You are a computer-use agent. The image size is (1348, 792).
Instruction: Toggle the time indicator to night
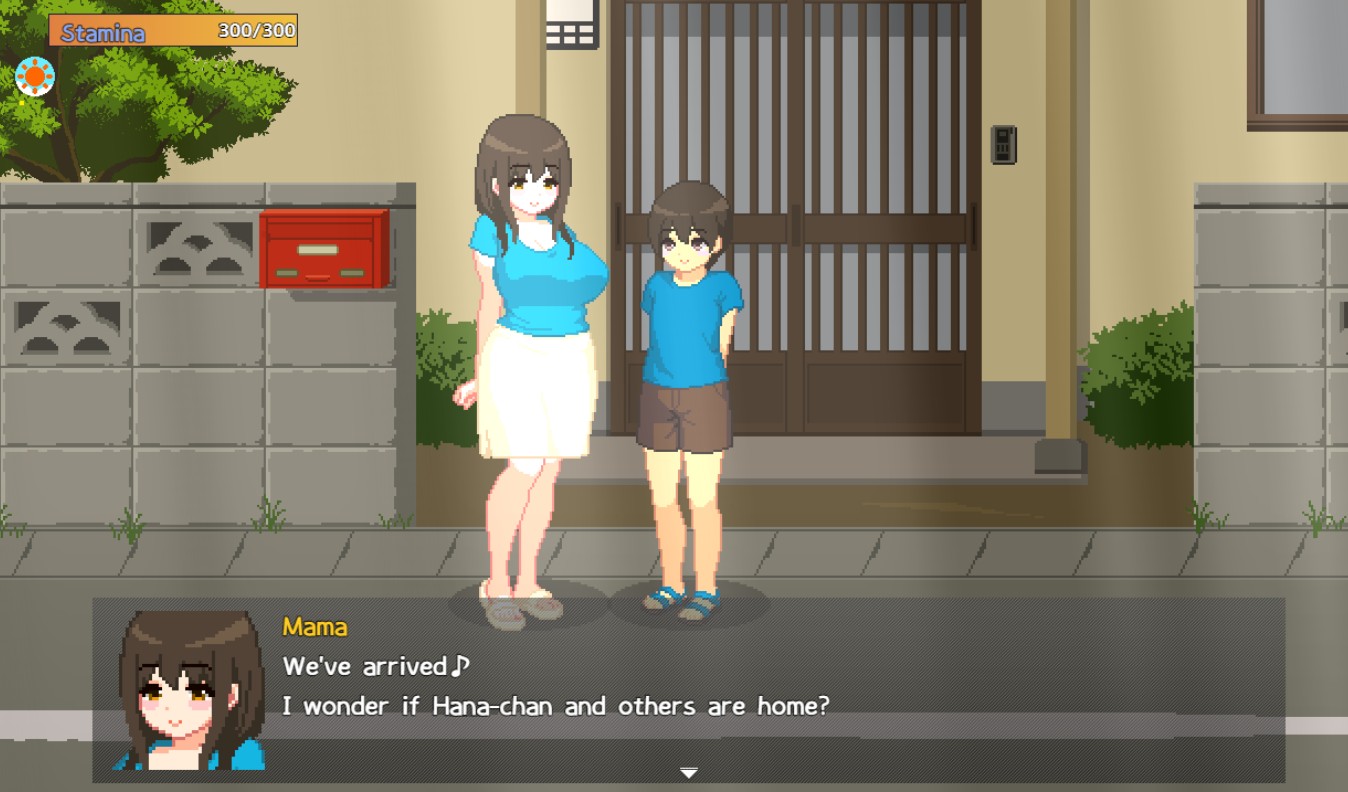click(34, 75)
